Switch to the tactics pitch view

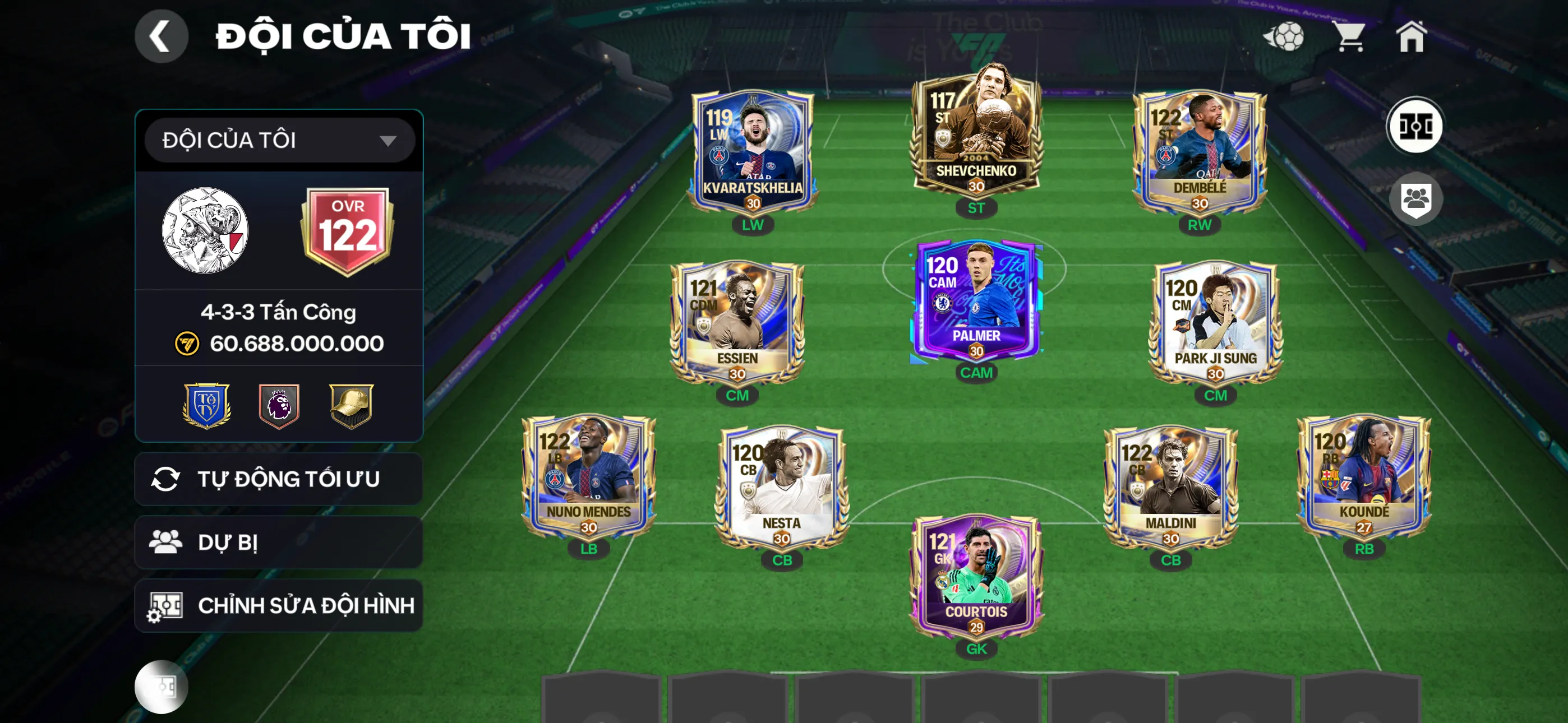(x=1414, y=127)
